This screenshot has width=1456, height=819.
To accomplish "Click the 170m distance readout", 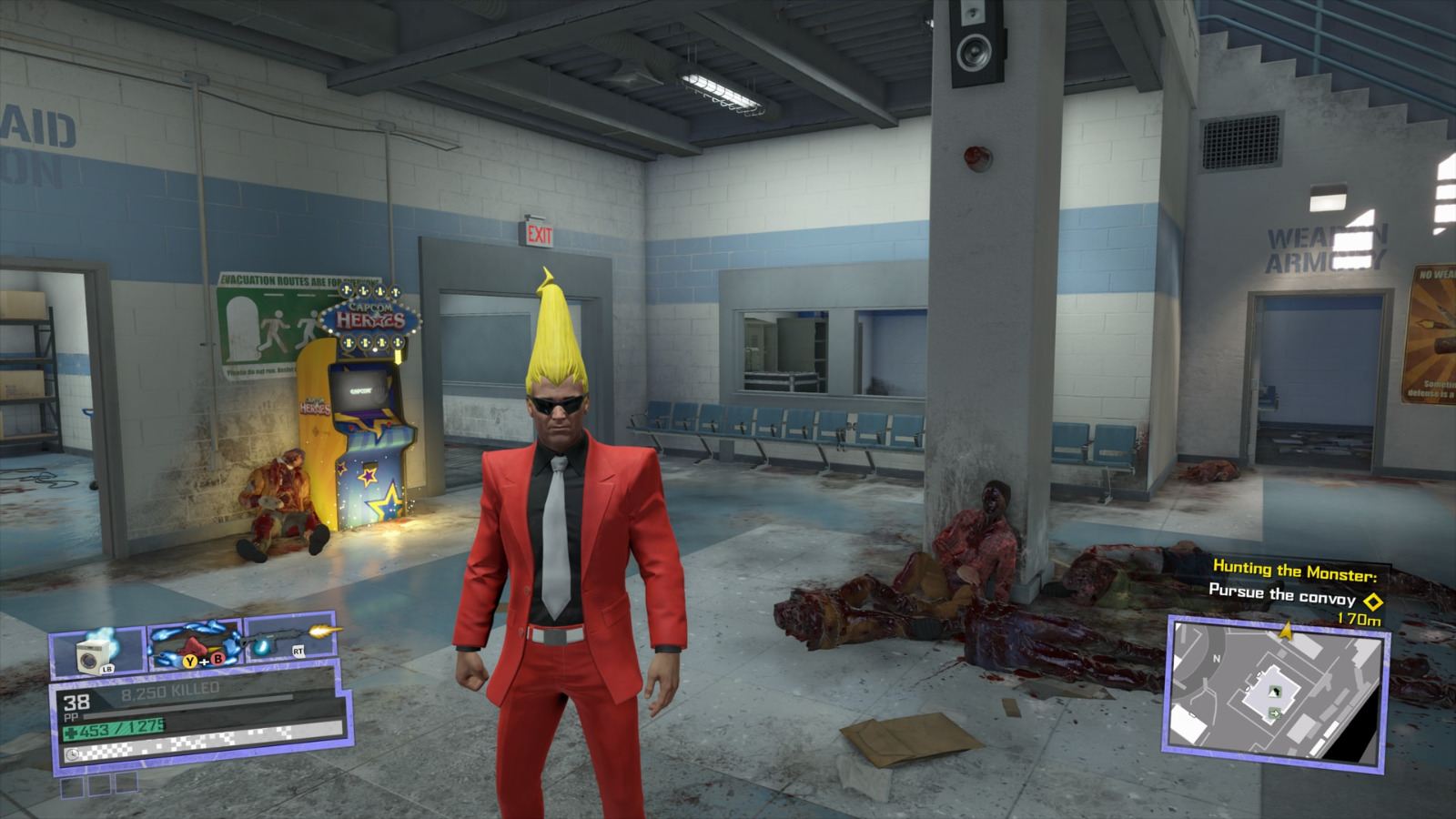I will pyautogui.click(x=1359, y=620).
